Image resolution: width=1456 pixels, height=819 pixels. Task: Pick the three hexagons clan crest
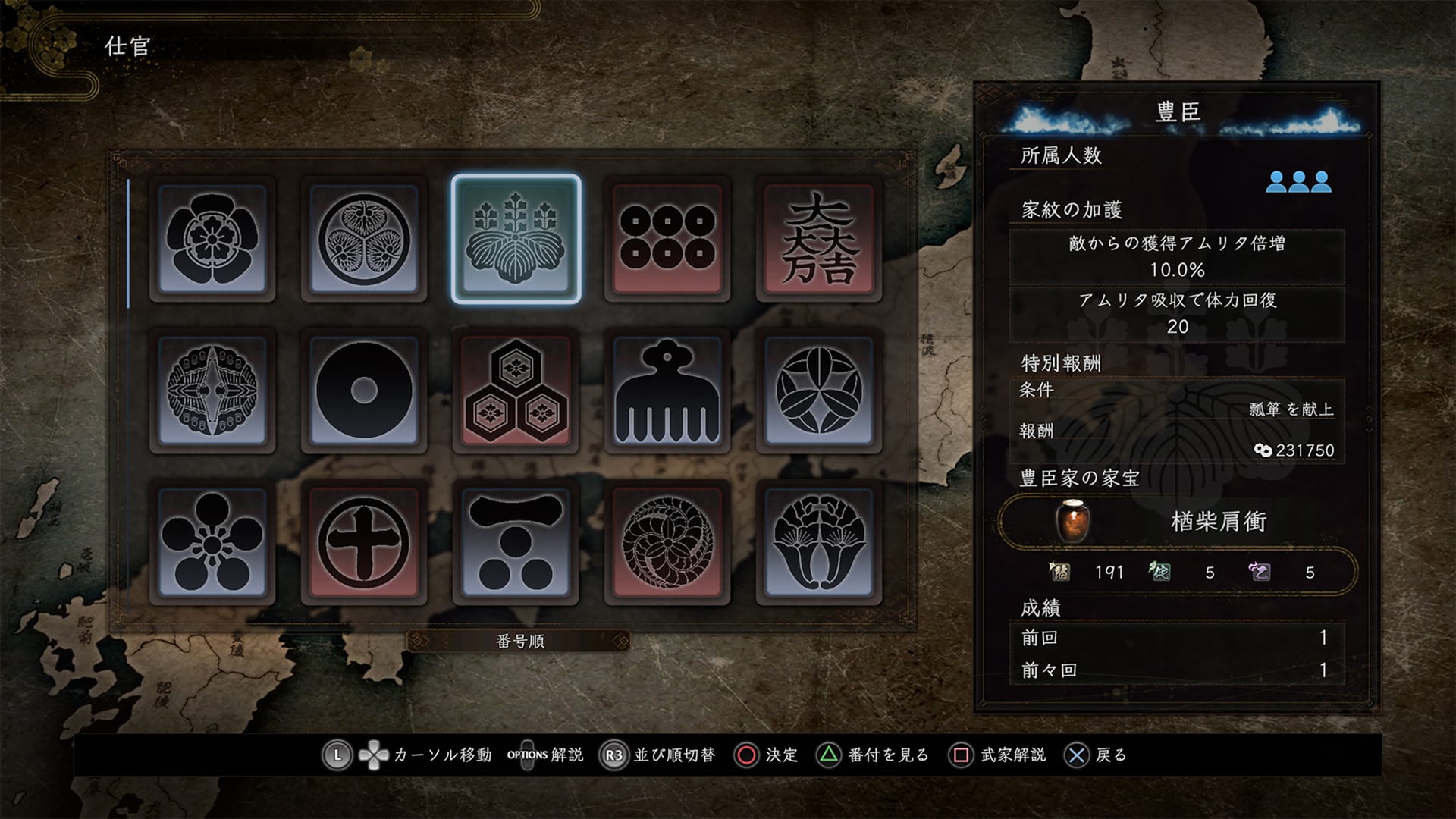coord(516,391)
